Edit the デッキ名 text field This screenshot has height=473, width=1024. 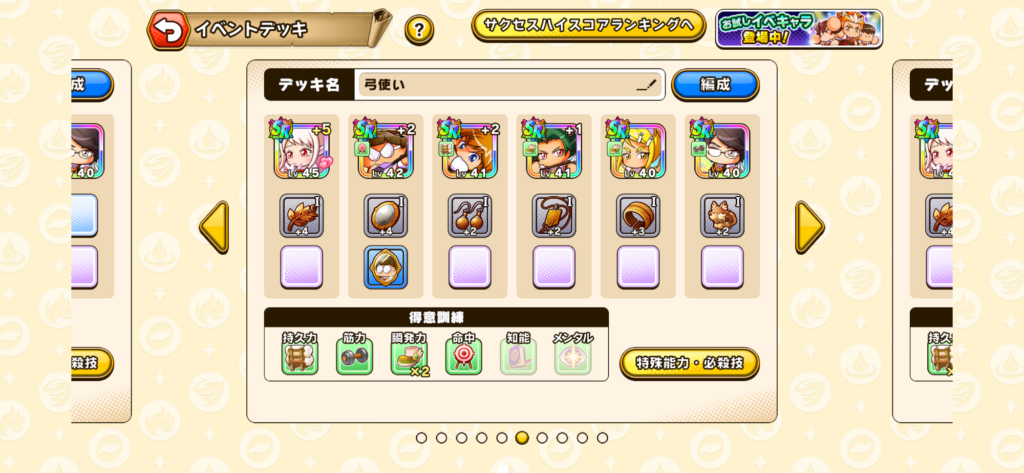510,85
